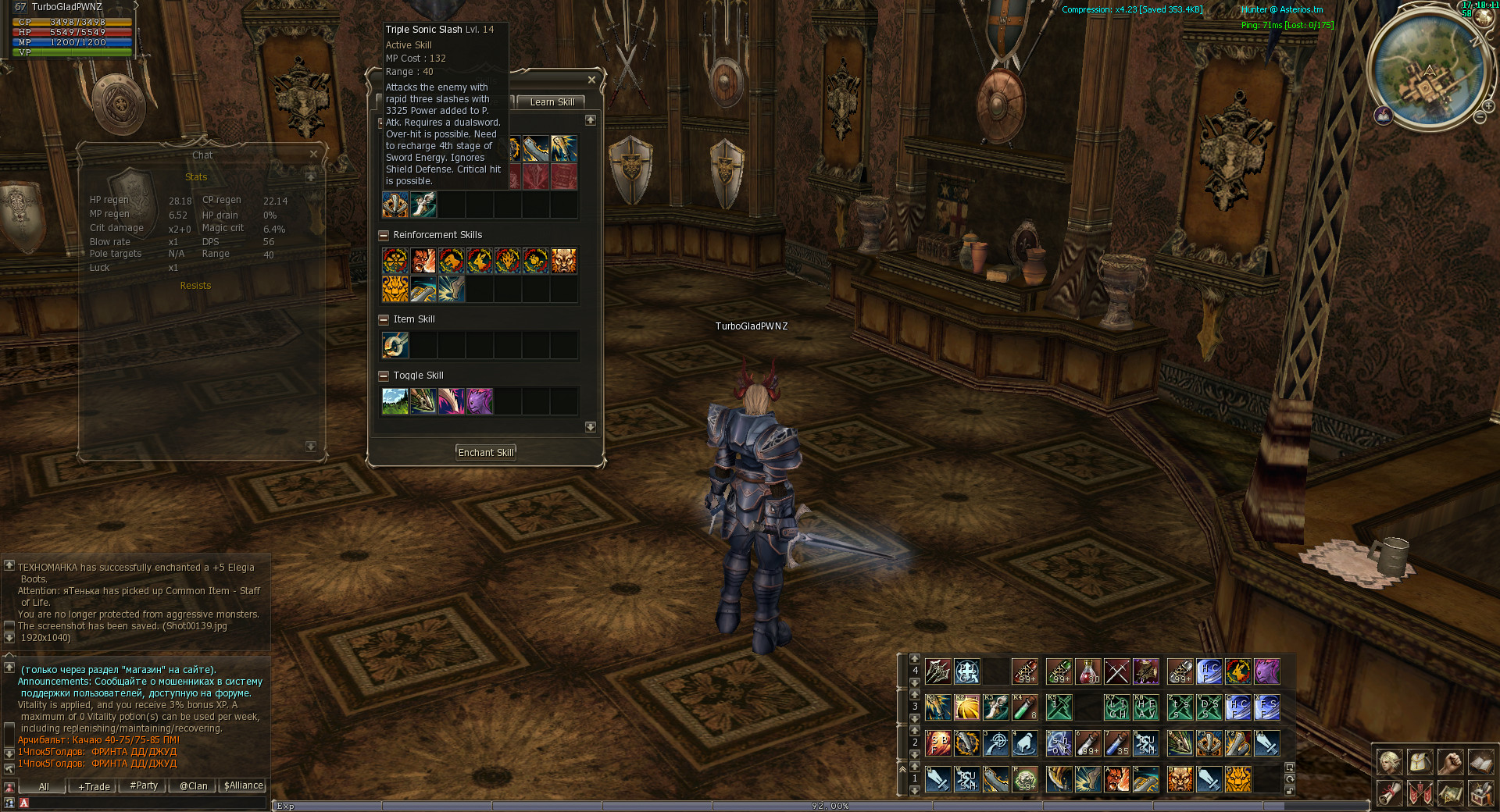Collapse the Reinforcement Skills section

(384, 235)
